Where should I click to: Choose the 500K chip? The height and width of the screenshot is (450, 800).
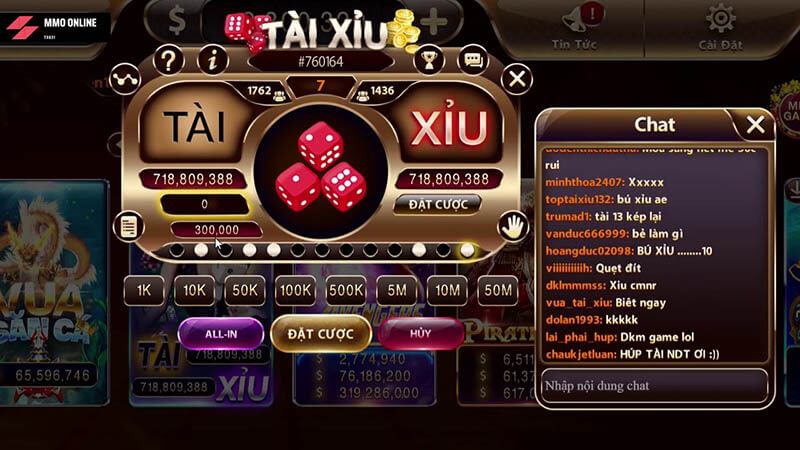coord(346,291)
